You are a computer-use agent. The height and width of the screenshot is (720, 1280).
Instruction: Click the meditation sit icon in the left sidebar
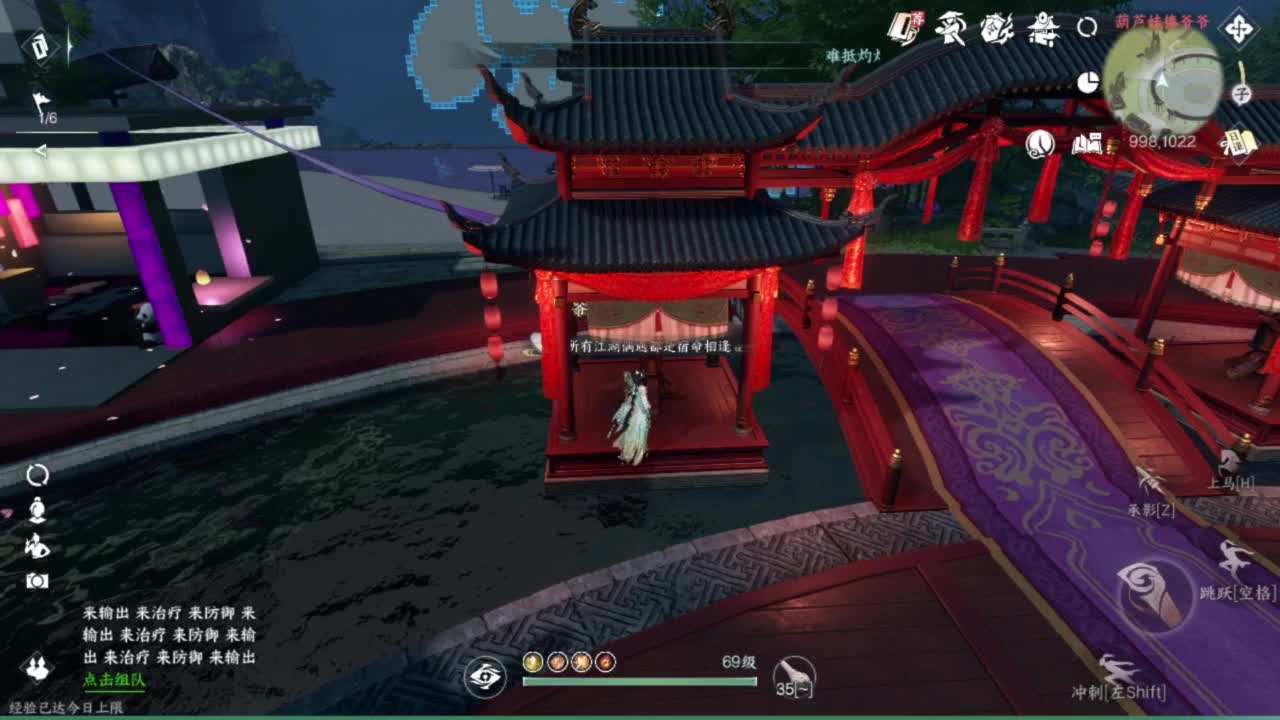point(37,511)
